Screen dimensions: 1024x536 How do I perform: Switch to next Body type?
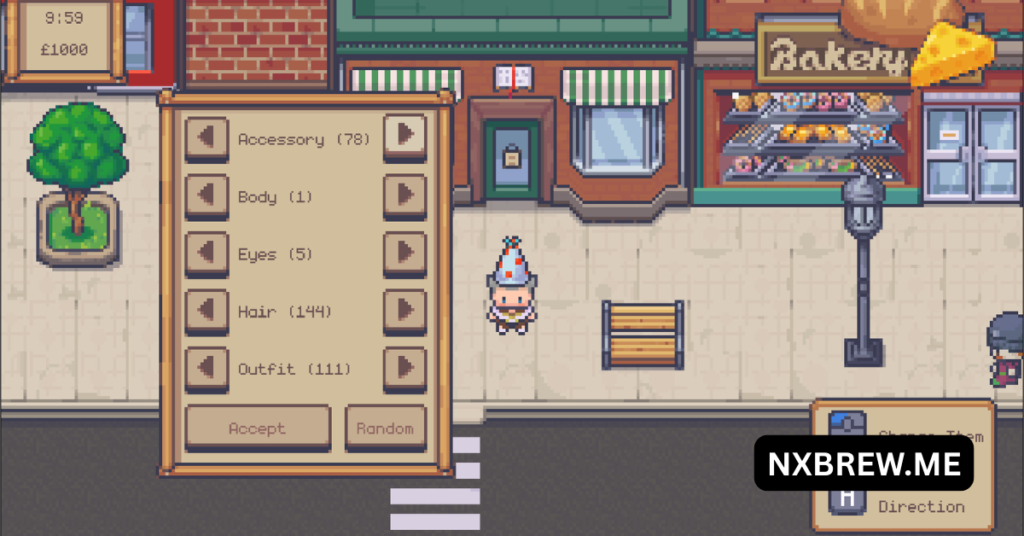point(405,195)
